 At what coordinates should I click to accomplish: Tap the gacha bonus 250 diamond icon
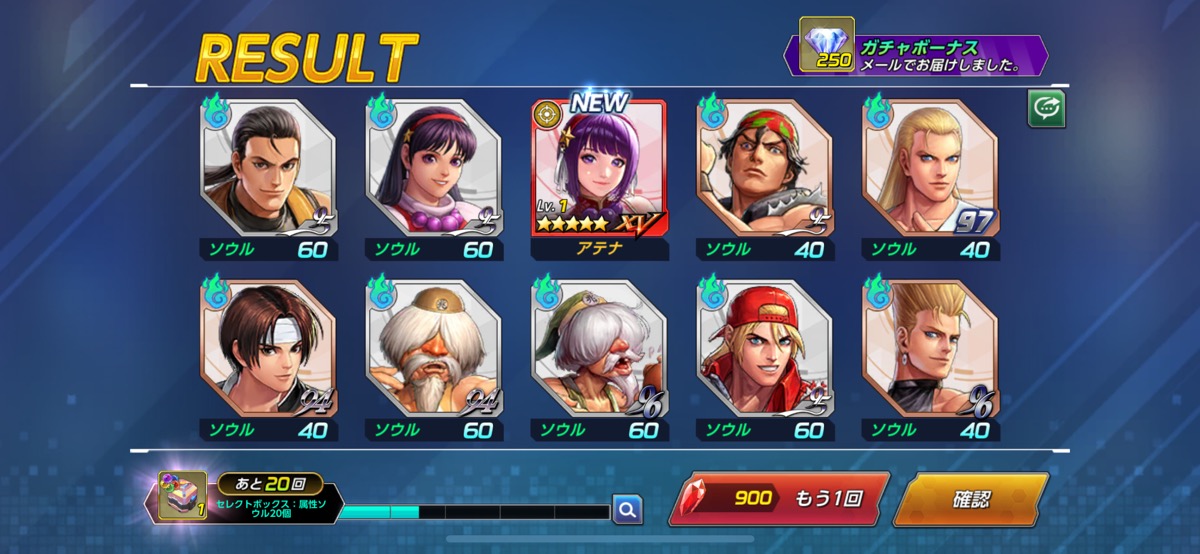[827, 45]
